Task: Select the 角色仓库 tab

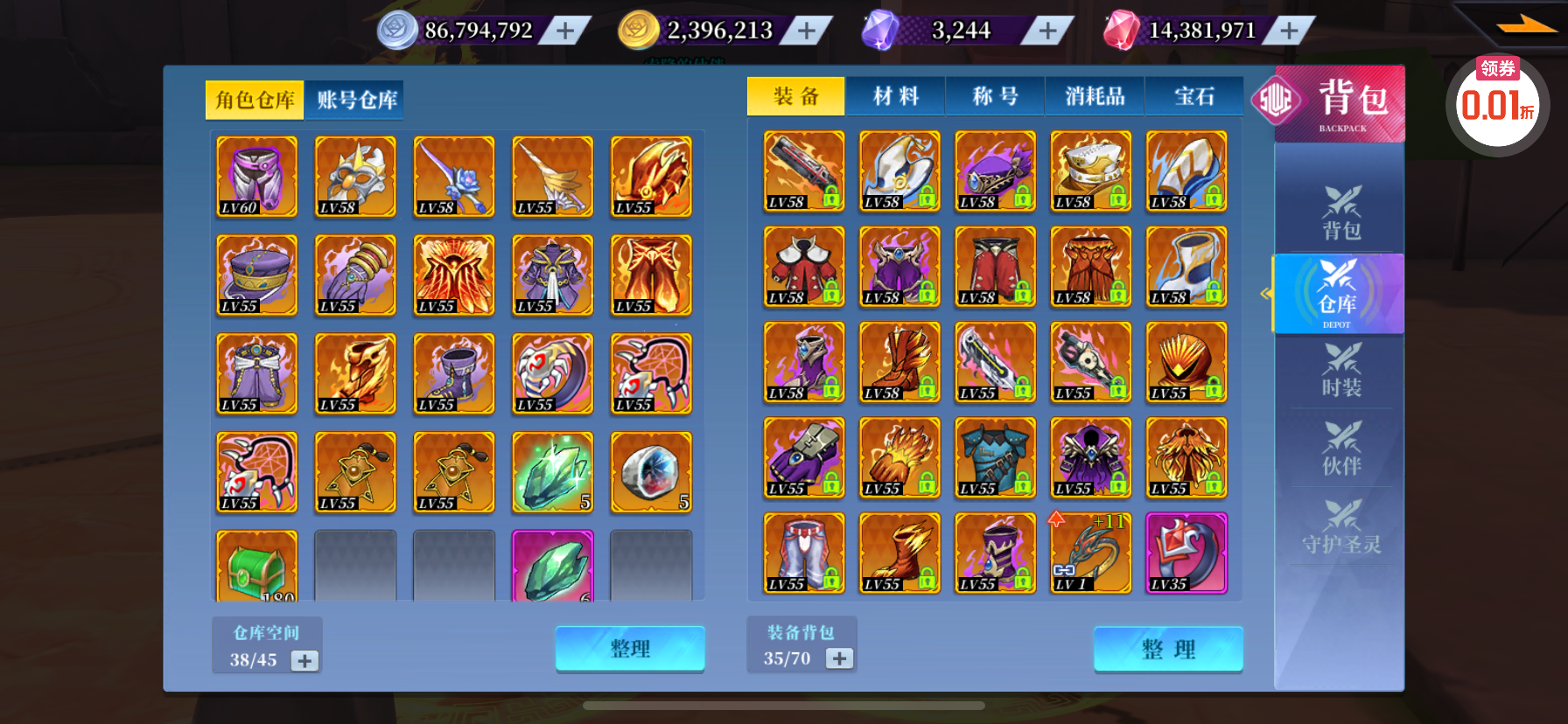Action: tap(255, 100)
